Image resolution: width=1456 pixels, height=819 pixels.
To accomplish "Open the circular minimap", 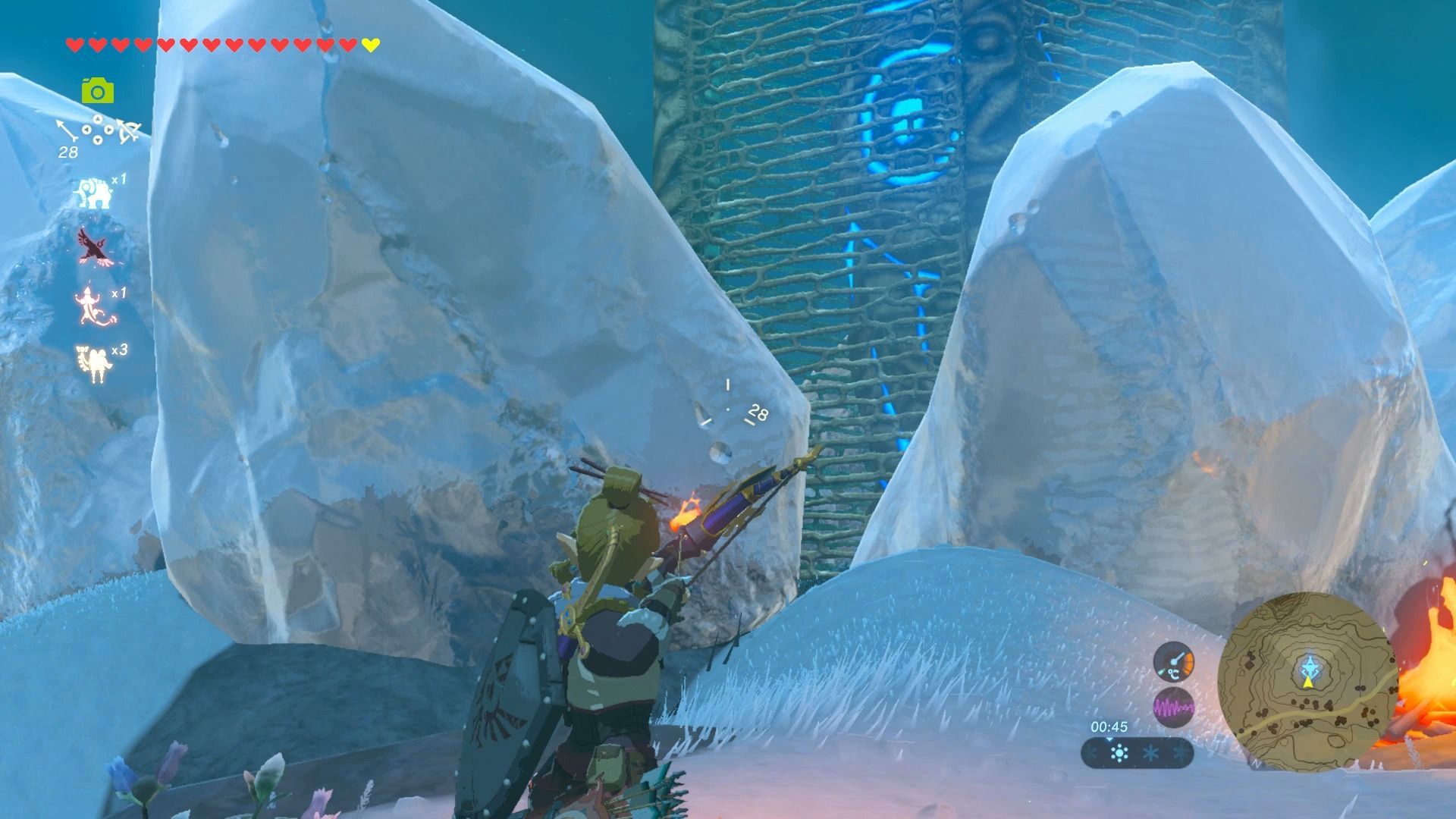I will click(x=1307, y=681).
